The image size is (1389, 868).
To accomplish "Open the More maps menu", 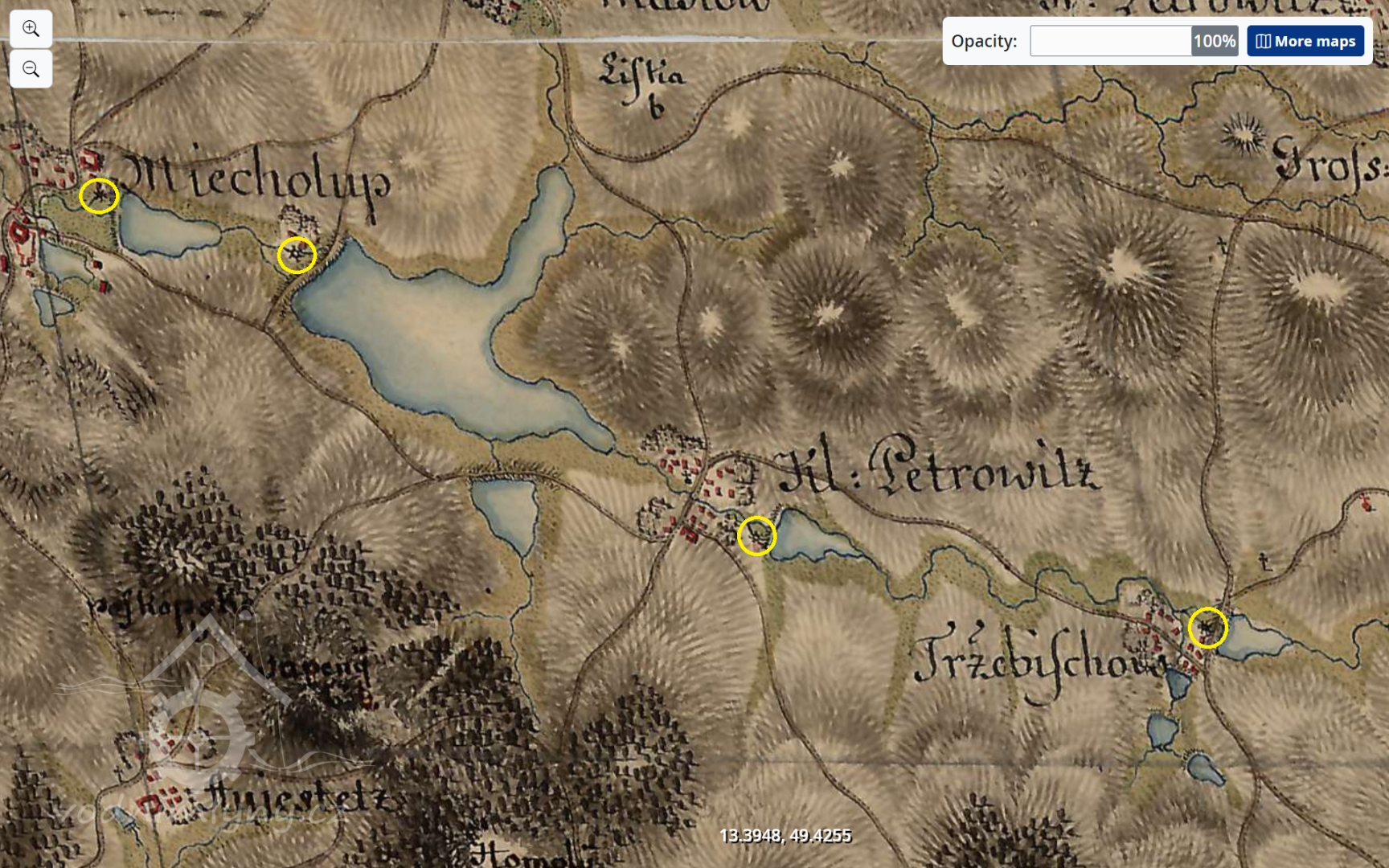I will pyautogui.click(x=1305, y=41).
